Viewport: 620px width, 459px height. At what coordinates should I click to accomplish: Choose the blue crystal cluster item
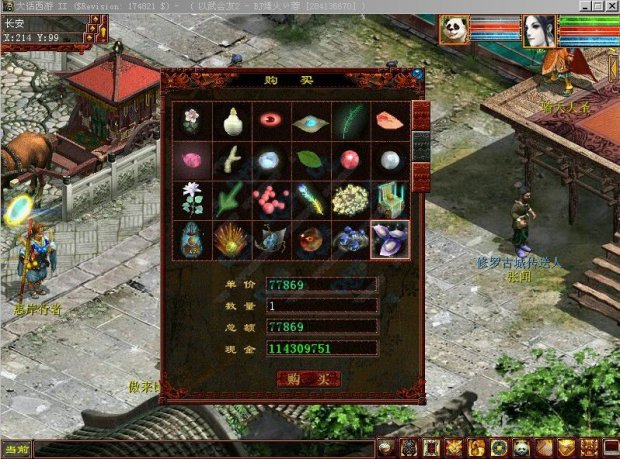pyautogui.click(x=350, y=240)
